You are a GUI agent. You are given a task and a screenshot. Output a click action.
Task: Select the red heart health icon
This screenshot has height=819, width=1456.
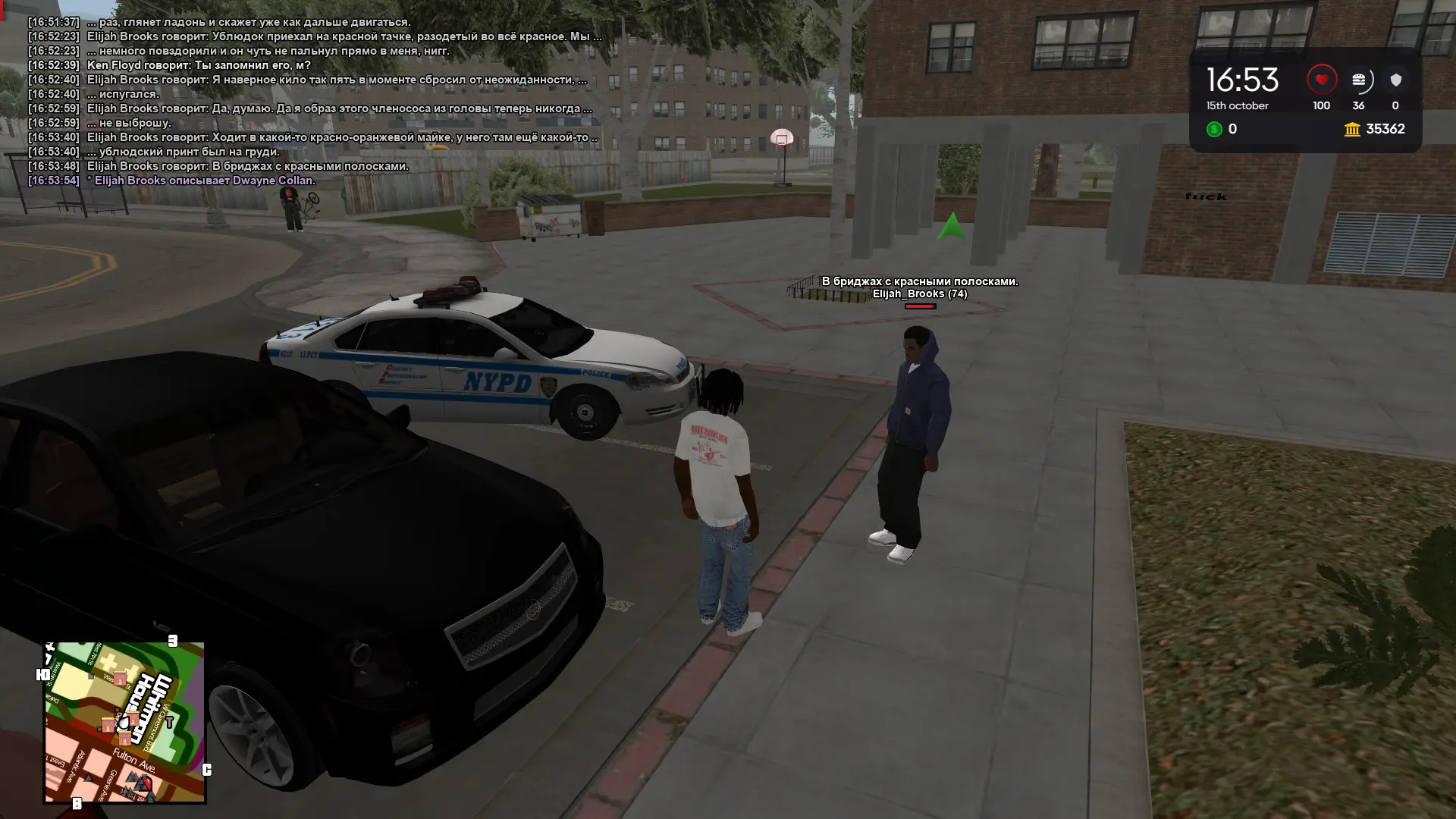[x=1321, y=80]
